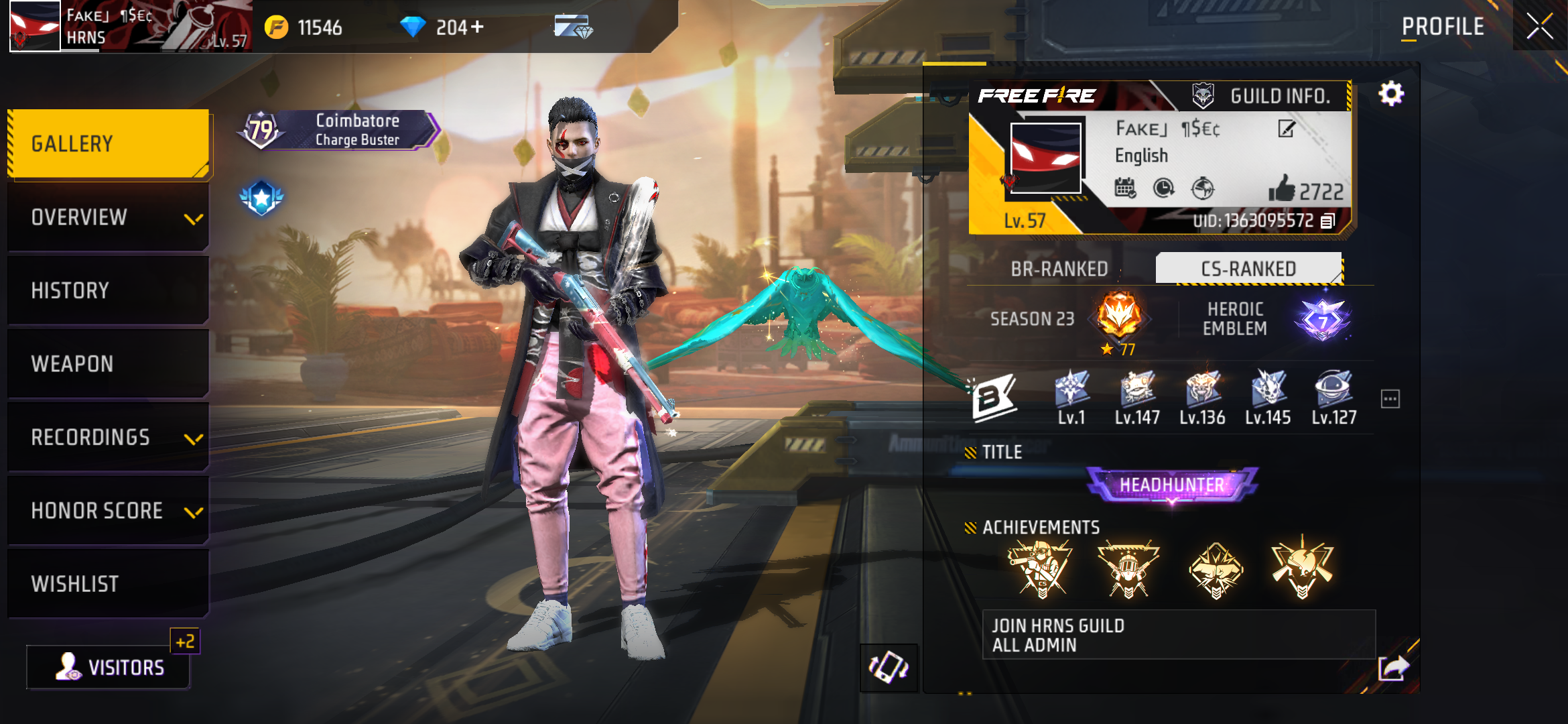The image size is (1568, 724).
Task: Open the Visitors list
Action: click(107, 667)
